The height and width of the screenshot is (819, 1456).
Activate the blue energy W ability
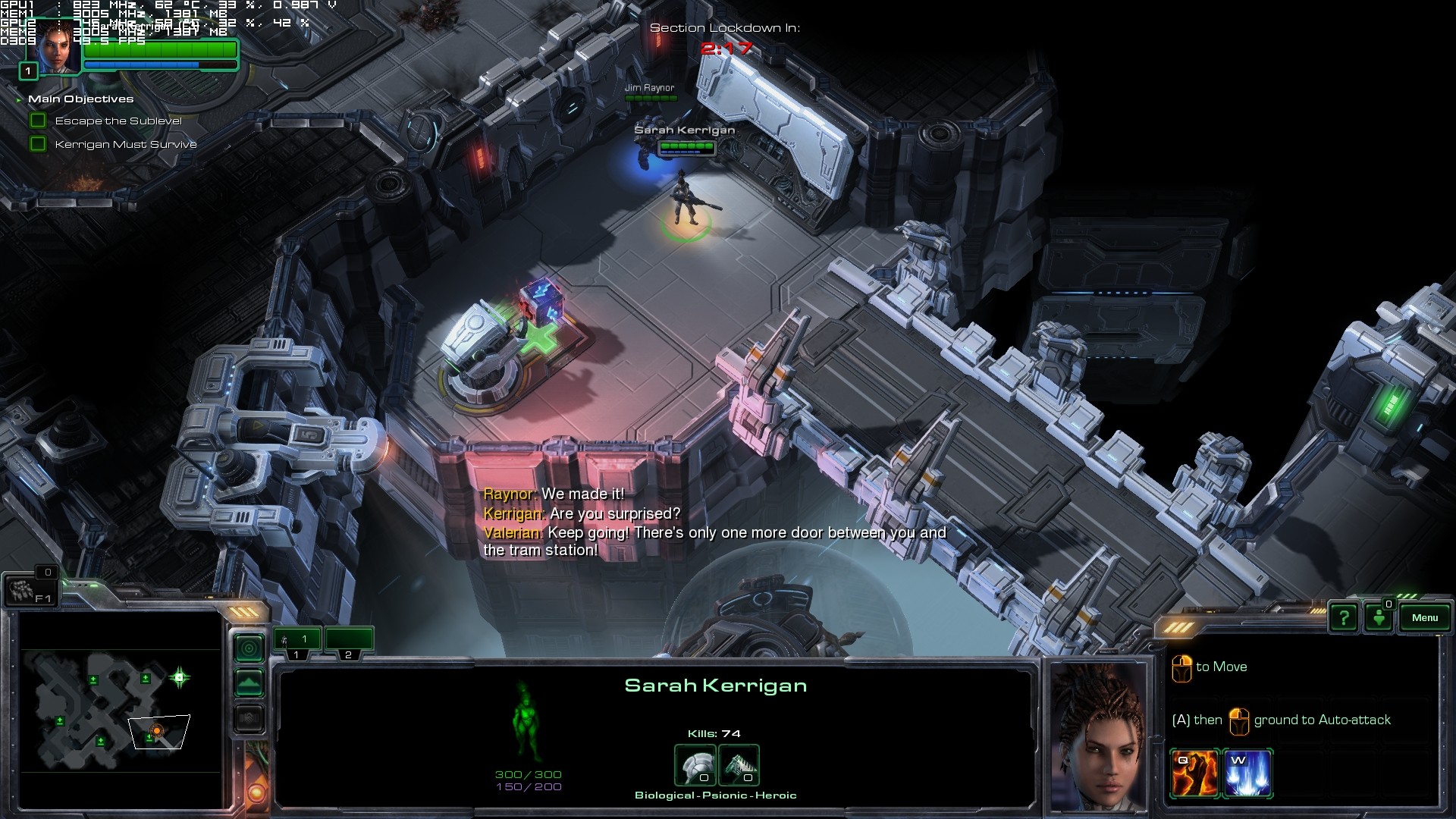pos(1247,773)
